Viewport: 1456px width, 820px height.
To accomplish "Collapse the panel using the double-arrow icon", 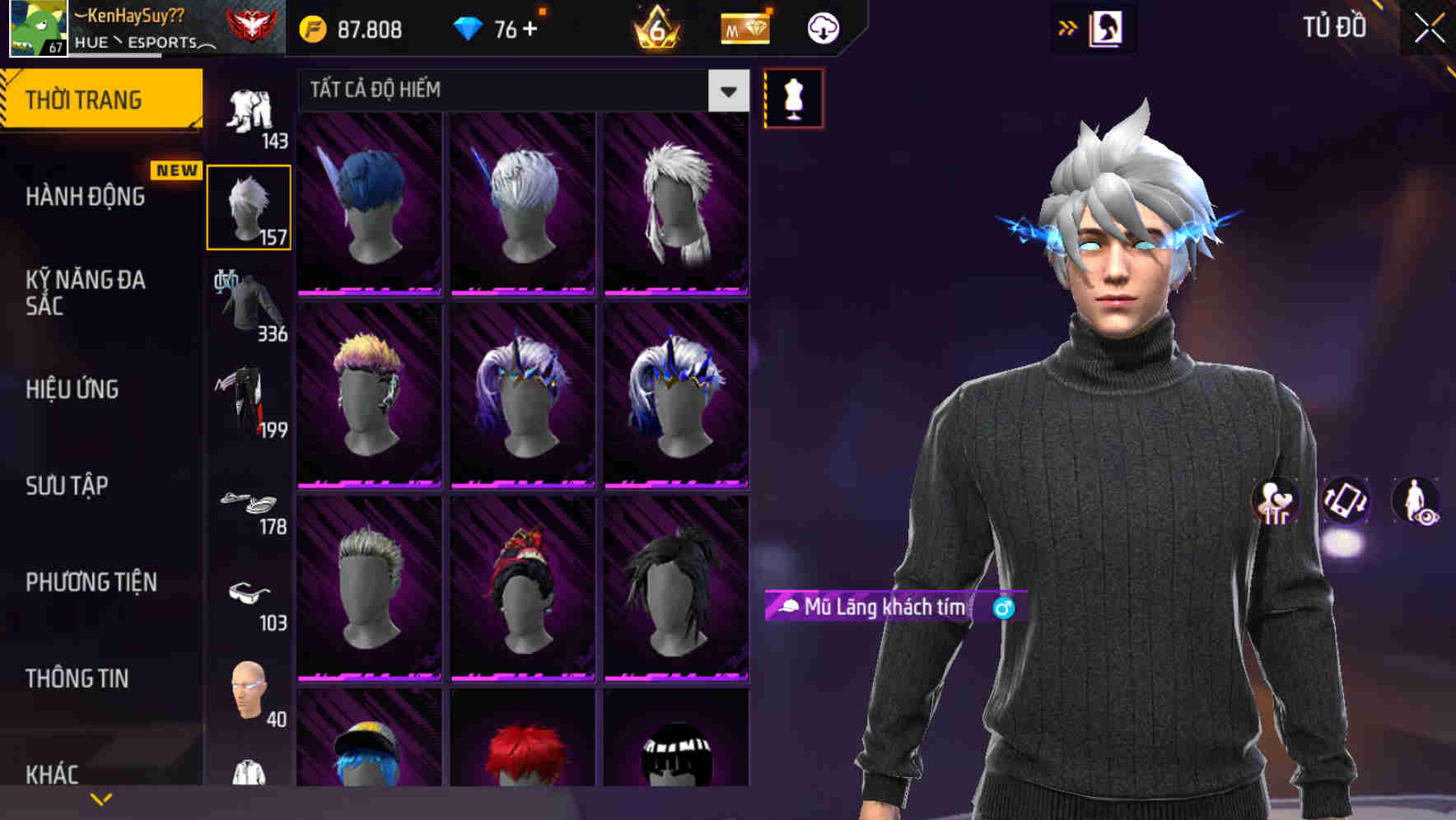I will 1067,26.
